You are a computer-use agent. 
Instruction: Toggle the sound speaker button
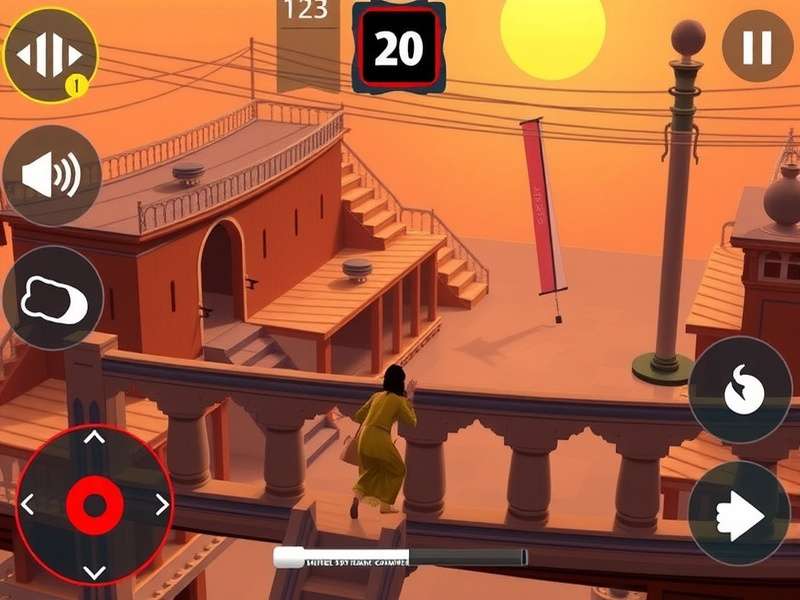(51, 176)
